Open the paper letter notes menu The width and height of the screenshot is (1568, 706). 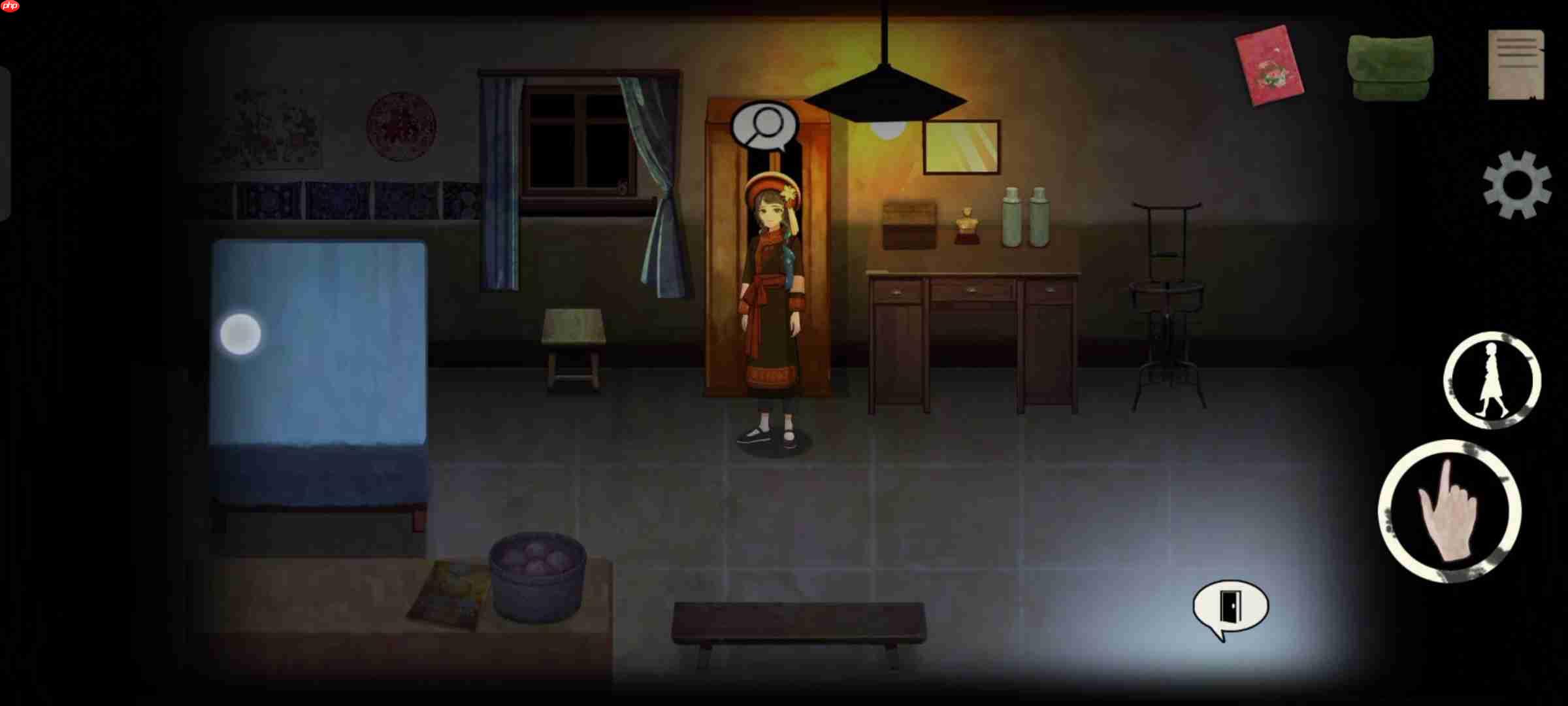[1514, 64]
